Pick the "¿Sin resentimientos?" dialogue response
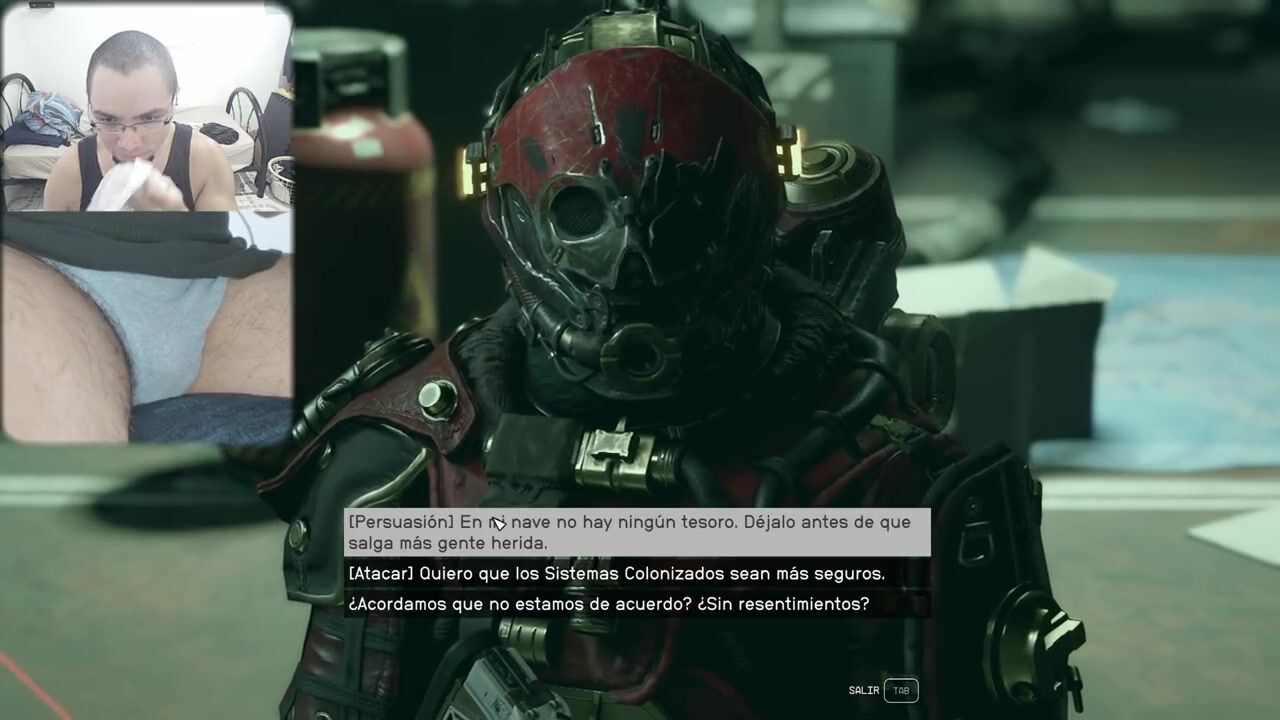The image size is (1280, 720). [x=608, y=604]
